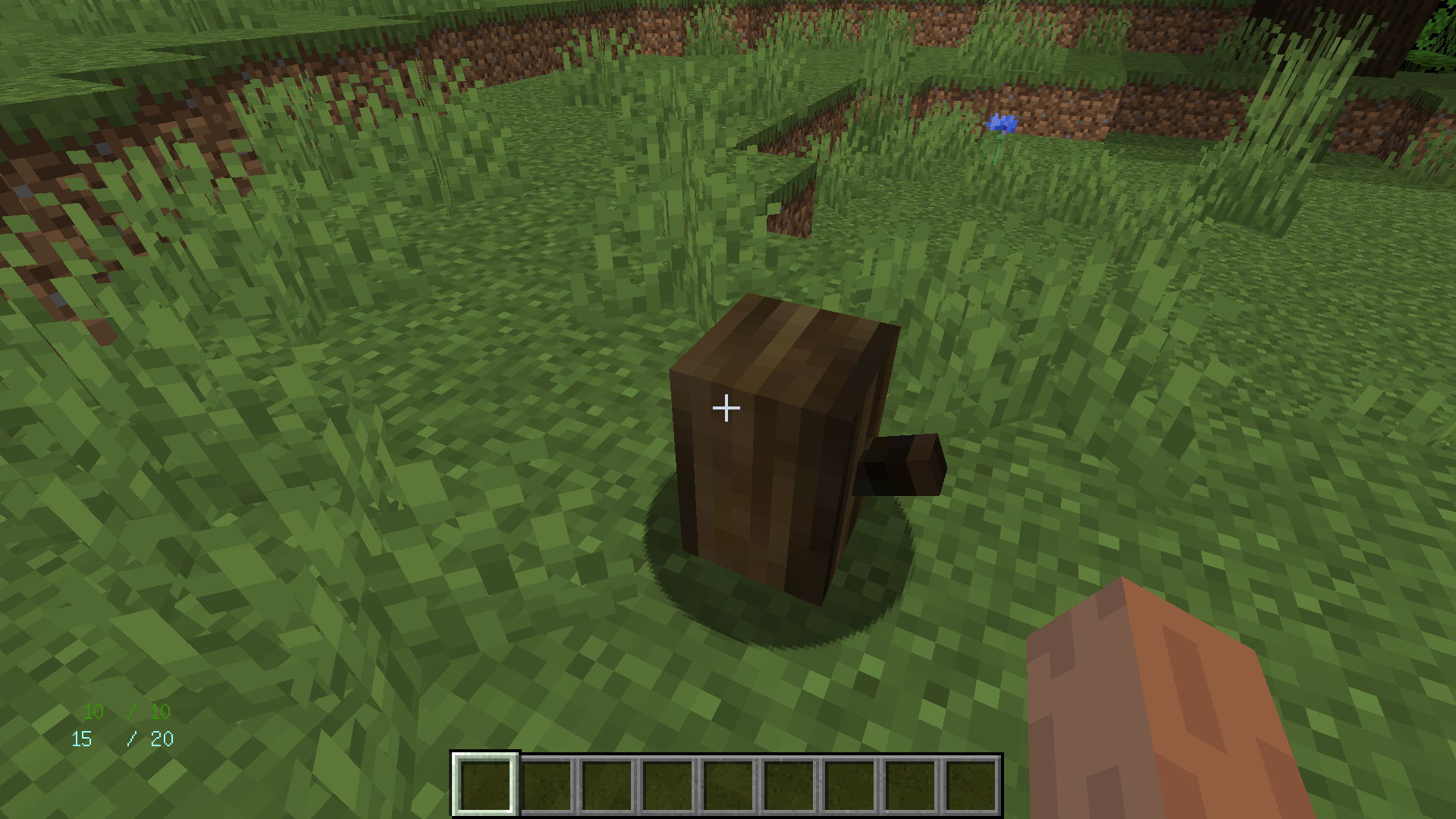The height and width of the screenshot is (819, 1456).
Task: Select the third hotbar slot
Action: 608,785
